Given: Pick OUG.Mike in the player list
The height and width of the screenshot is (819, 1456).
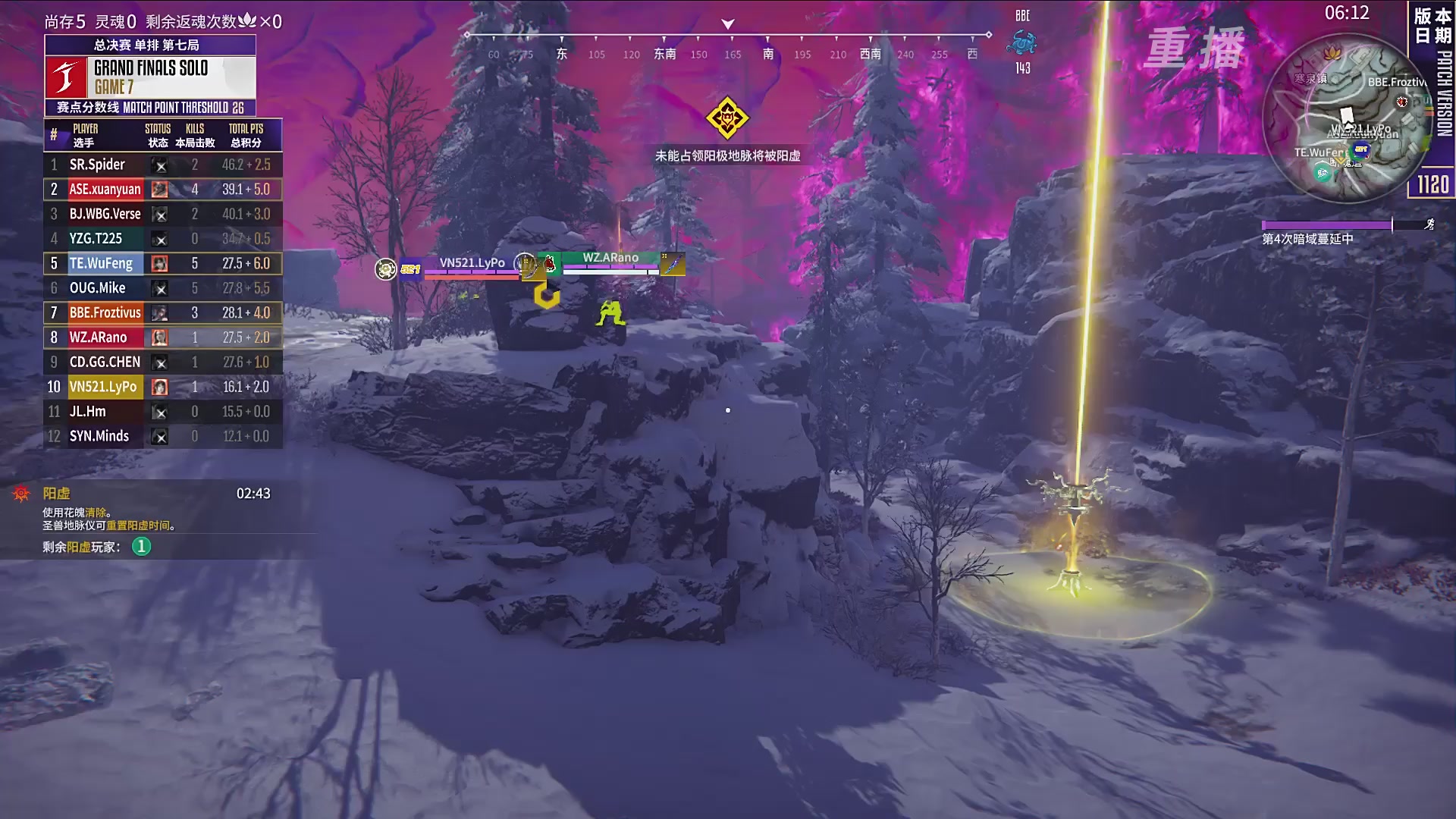Looking at the screenshot, I should pos(163,288).
